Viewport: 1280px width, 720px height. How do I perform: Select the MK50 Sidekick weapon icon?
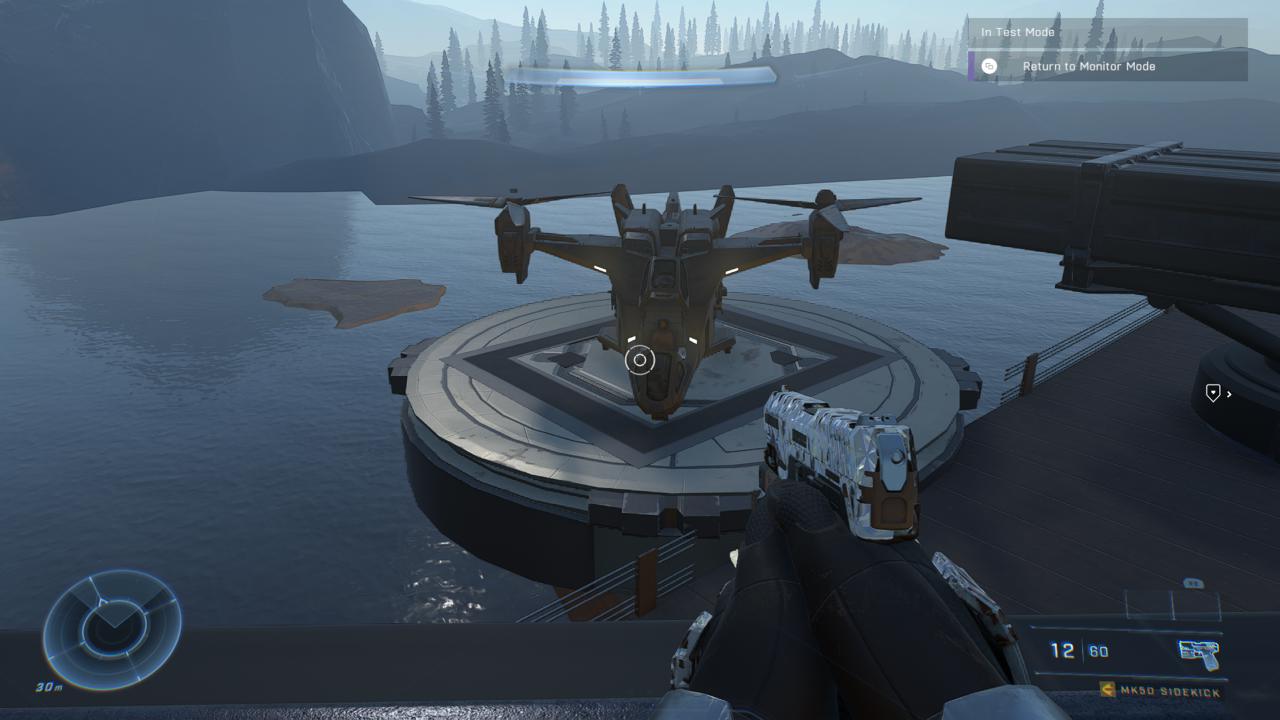1199,653
